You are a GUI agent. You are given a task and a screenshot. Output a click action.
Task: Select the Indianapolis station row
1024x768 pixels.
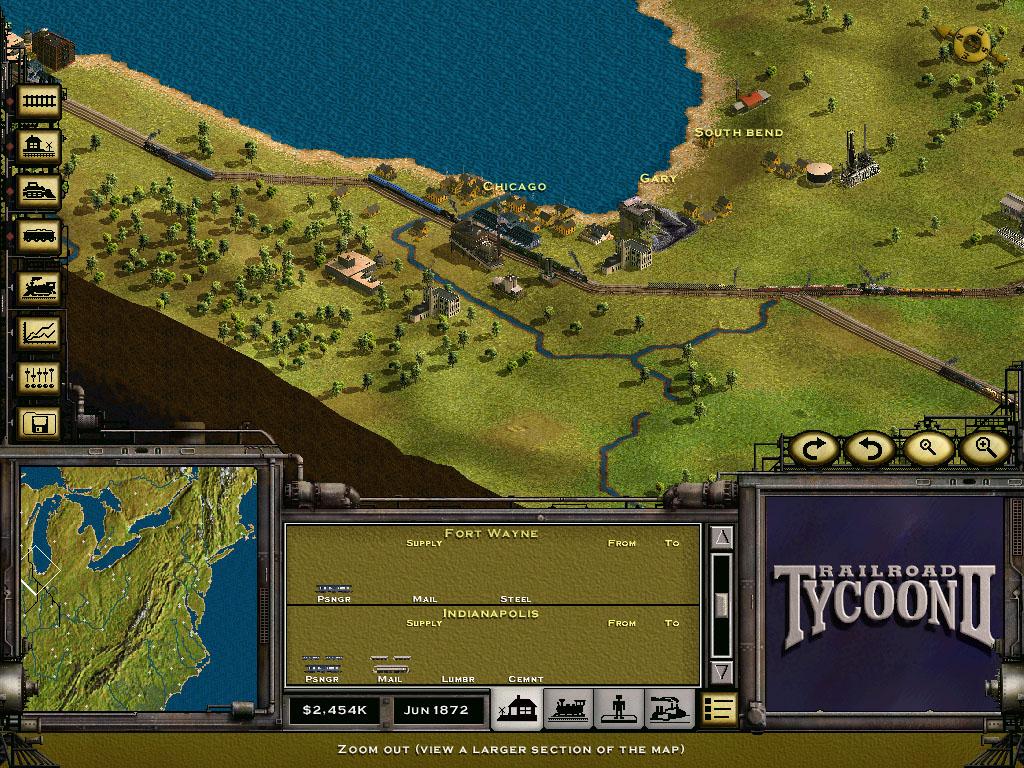tap(491, 646)
